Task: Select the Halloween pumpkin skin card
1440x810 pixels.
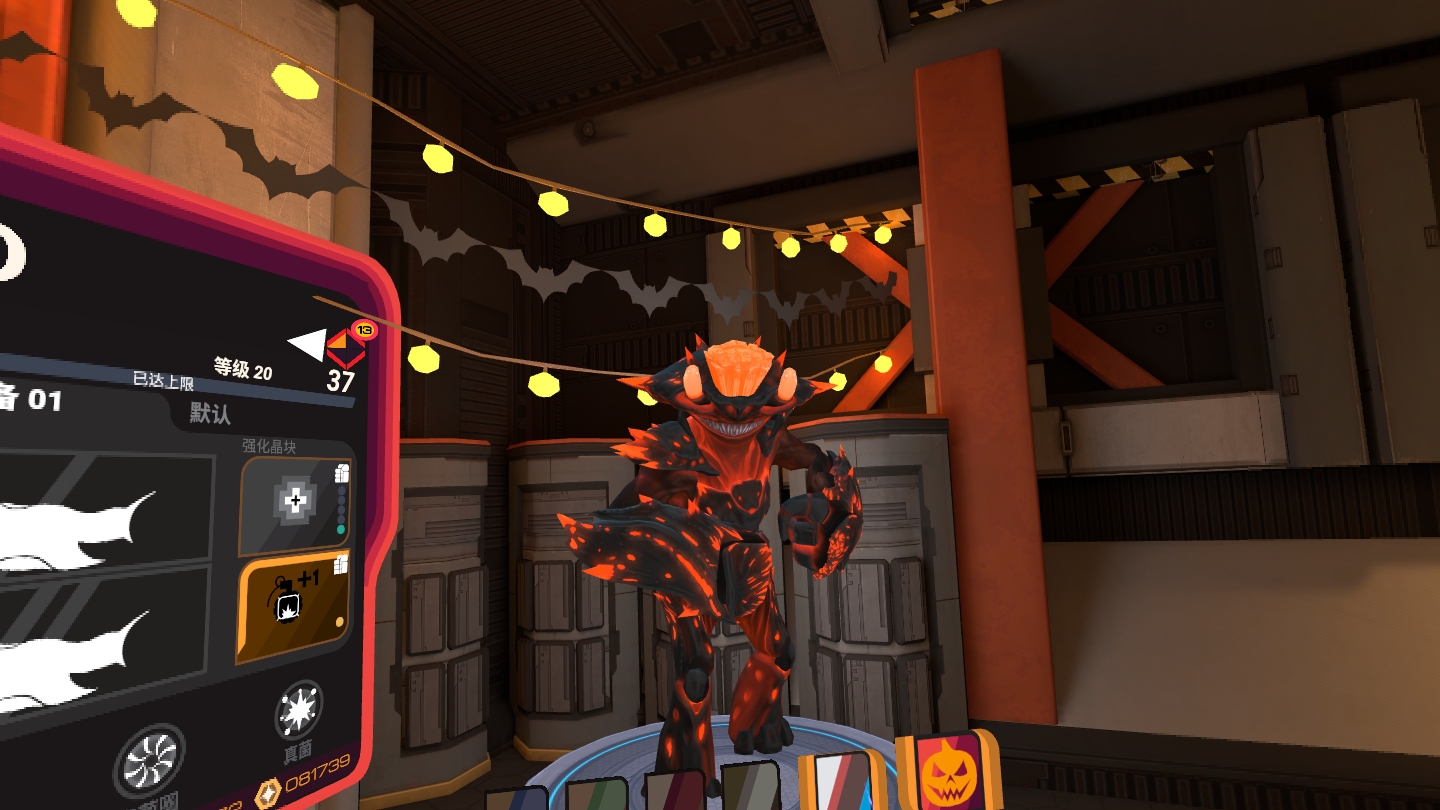Action: [948, 774]
